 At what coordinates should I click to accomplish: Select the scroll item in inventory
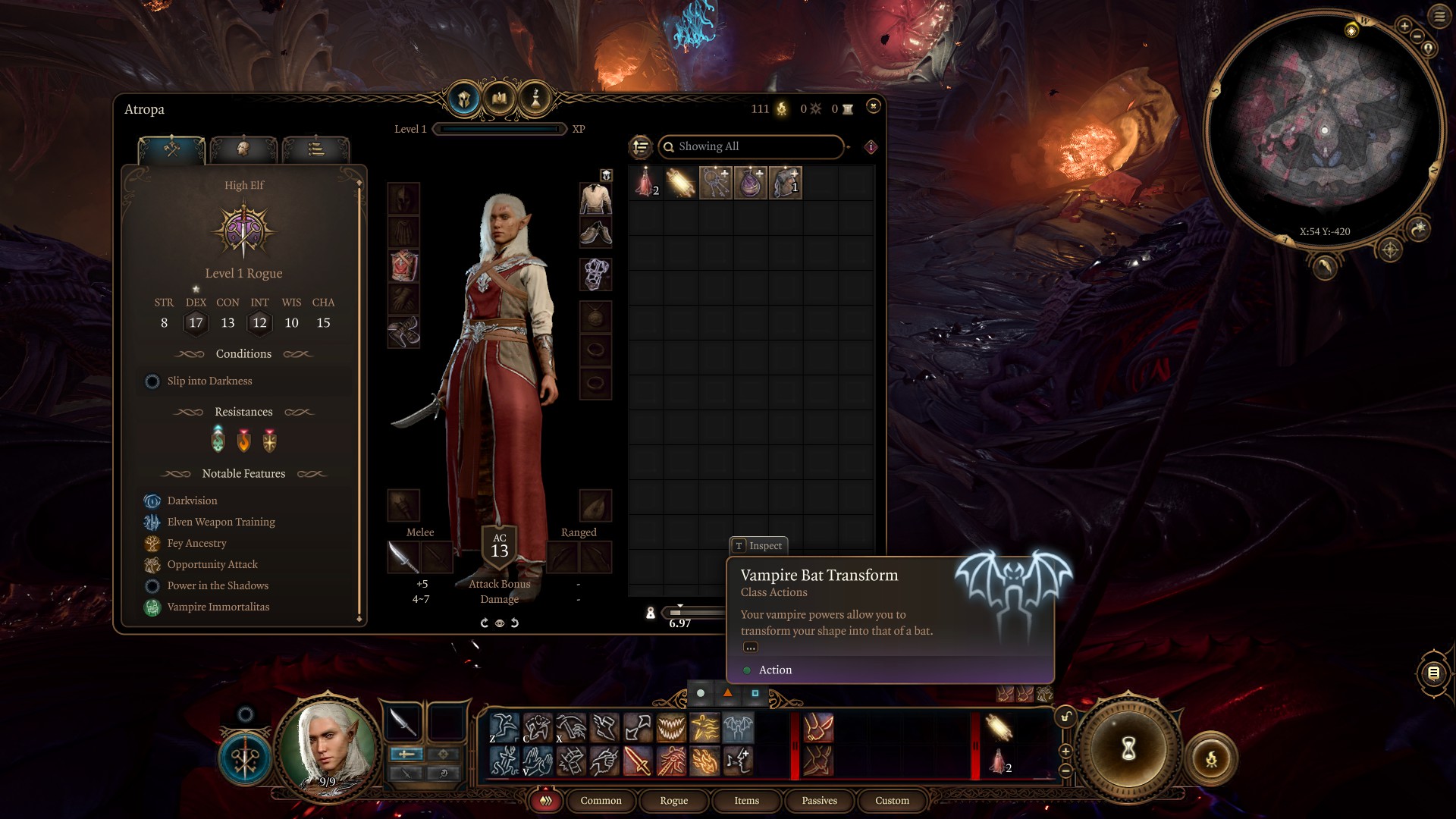coord(680,184)
